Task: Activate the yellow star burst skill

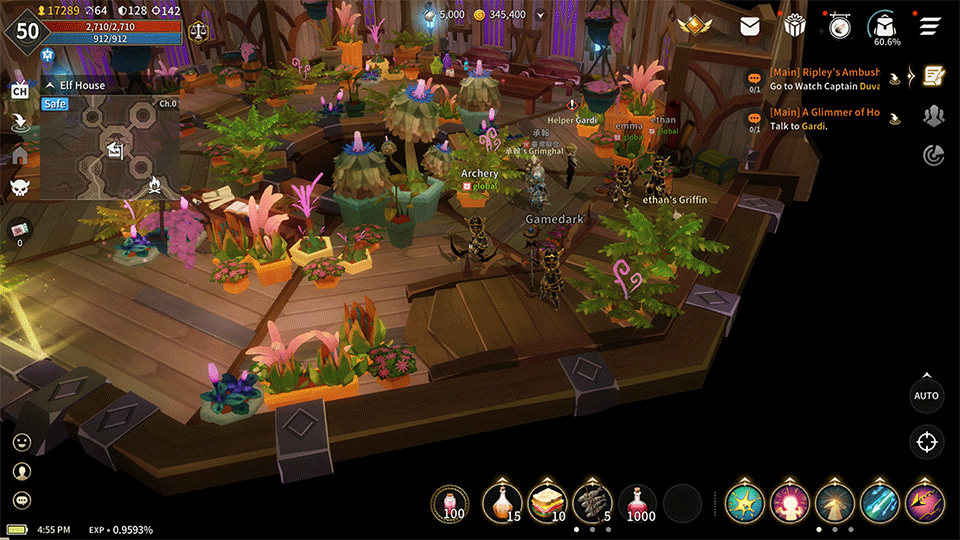Action: [745, 503]
